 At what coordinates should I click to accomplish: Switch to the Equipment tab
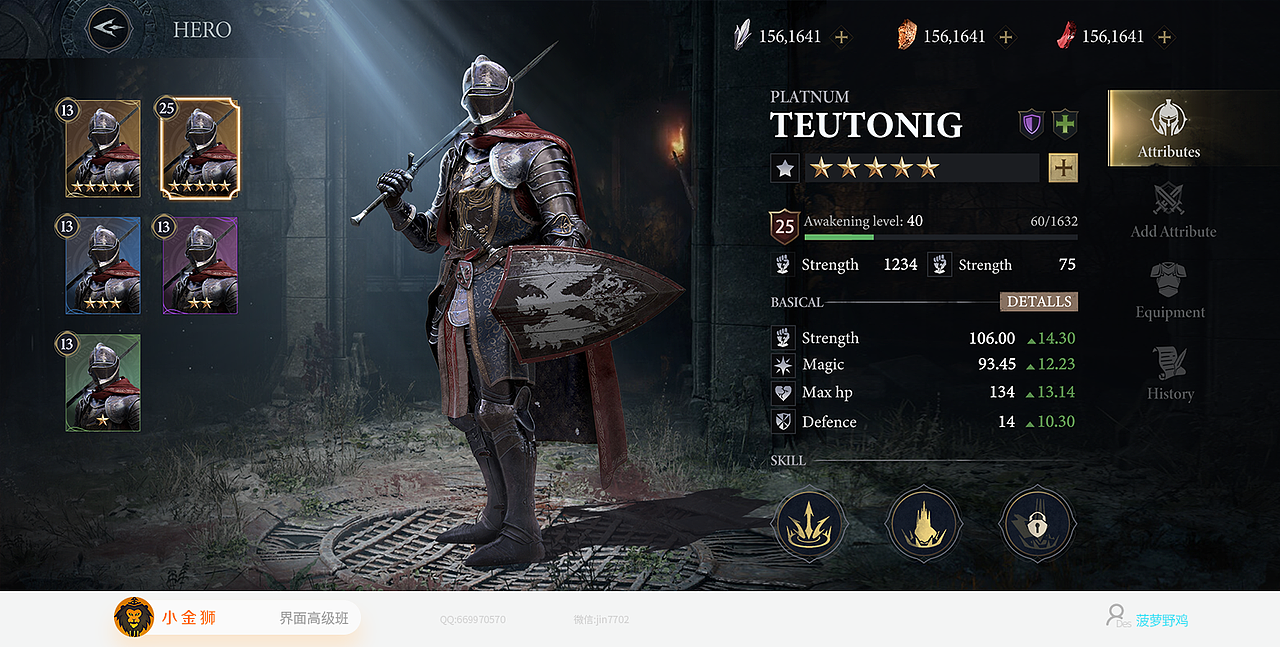tap(1169, 291)
